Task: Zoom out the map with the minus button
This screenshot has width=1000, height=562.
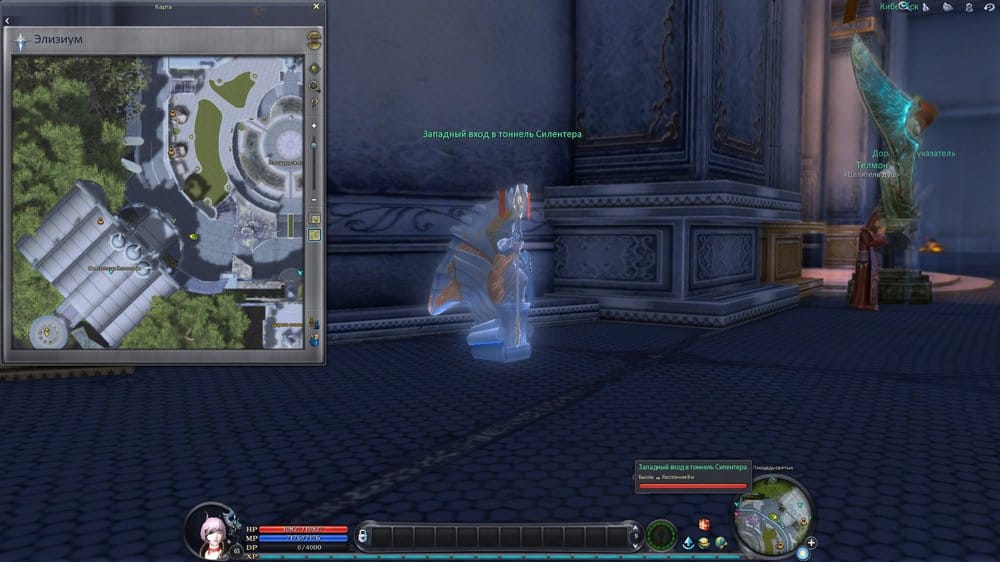Action: 314,199
